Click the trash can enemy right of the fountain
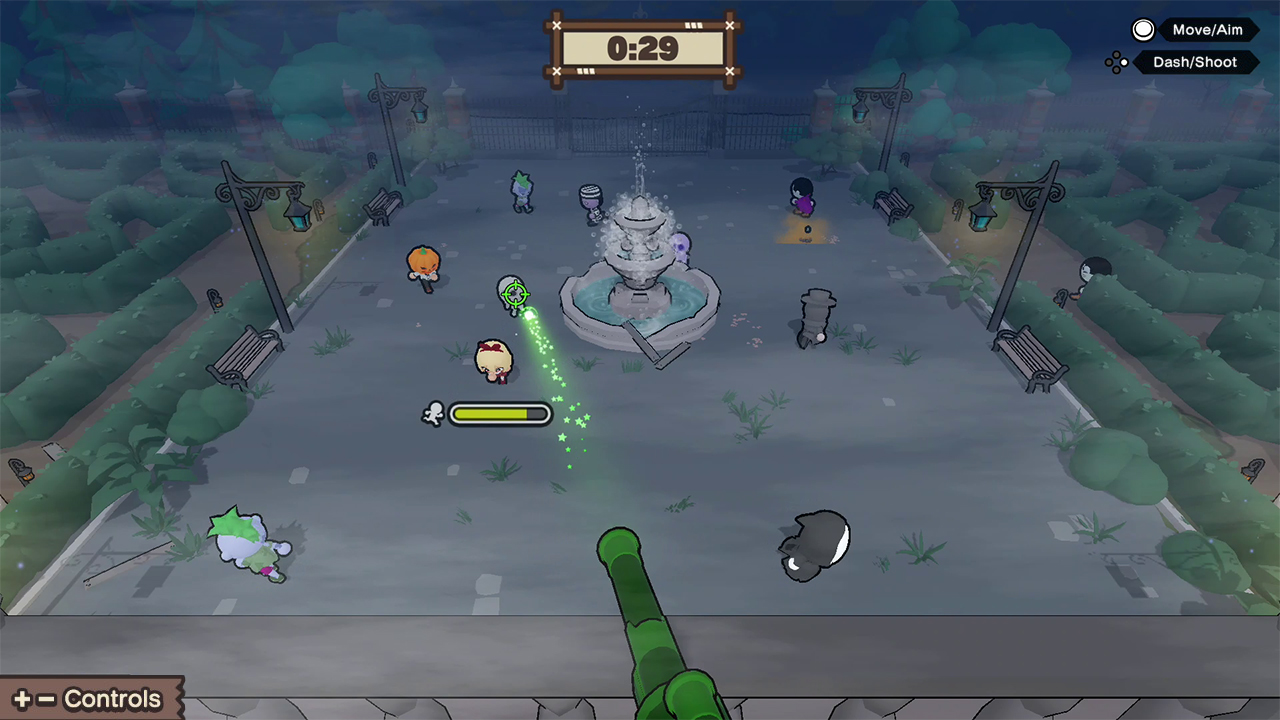 tap(817, 315)
